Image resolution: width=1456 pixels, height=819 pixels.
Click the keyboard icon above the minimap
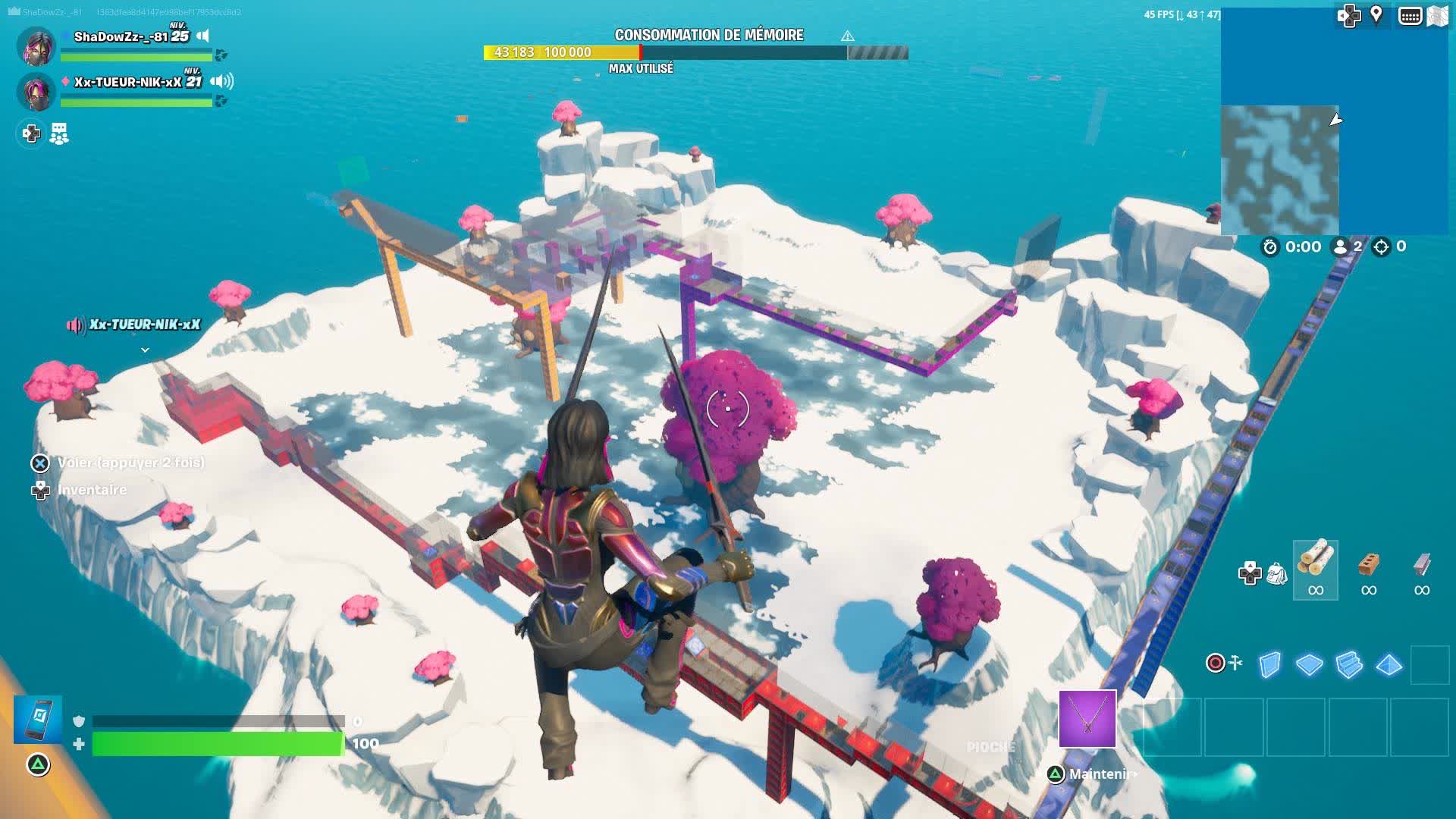click(1410, 16)
